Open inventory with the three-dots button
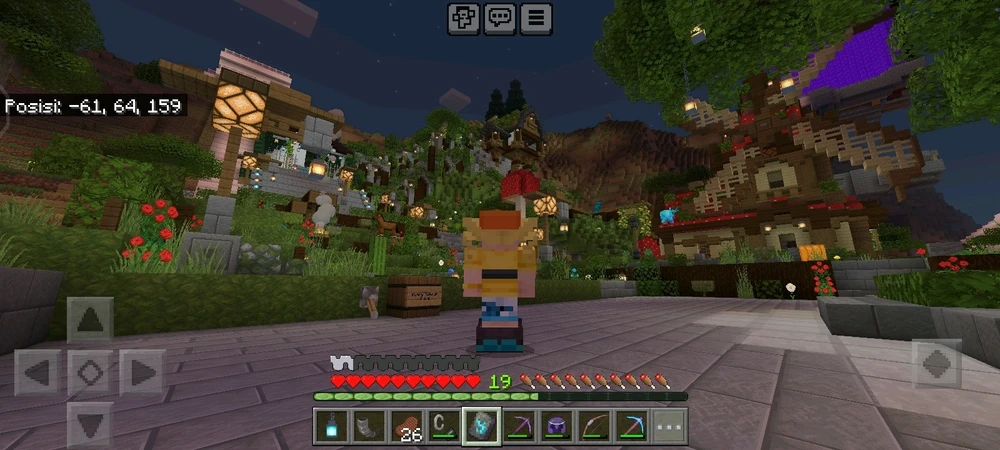1000x450 pixels. coord(671,426)
